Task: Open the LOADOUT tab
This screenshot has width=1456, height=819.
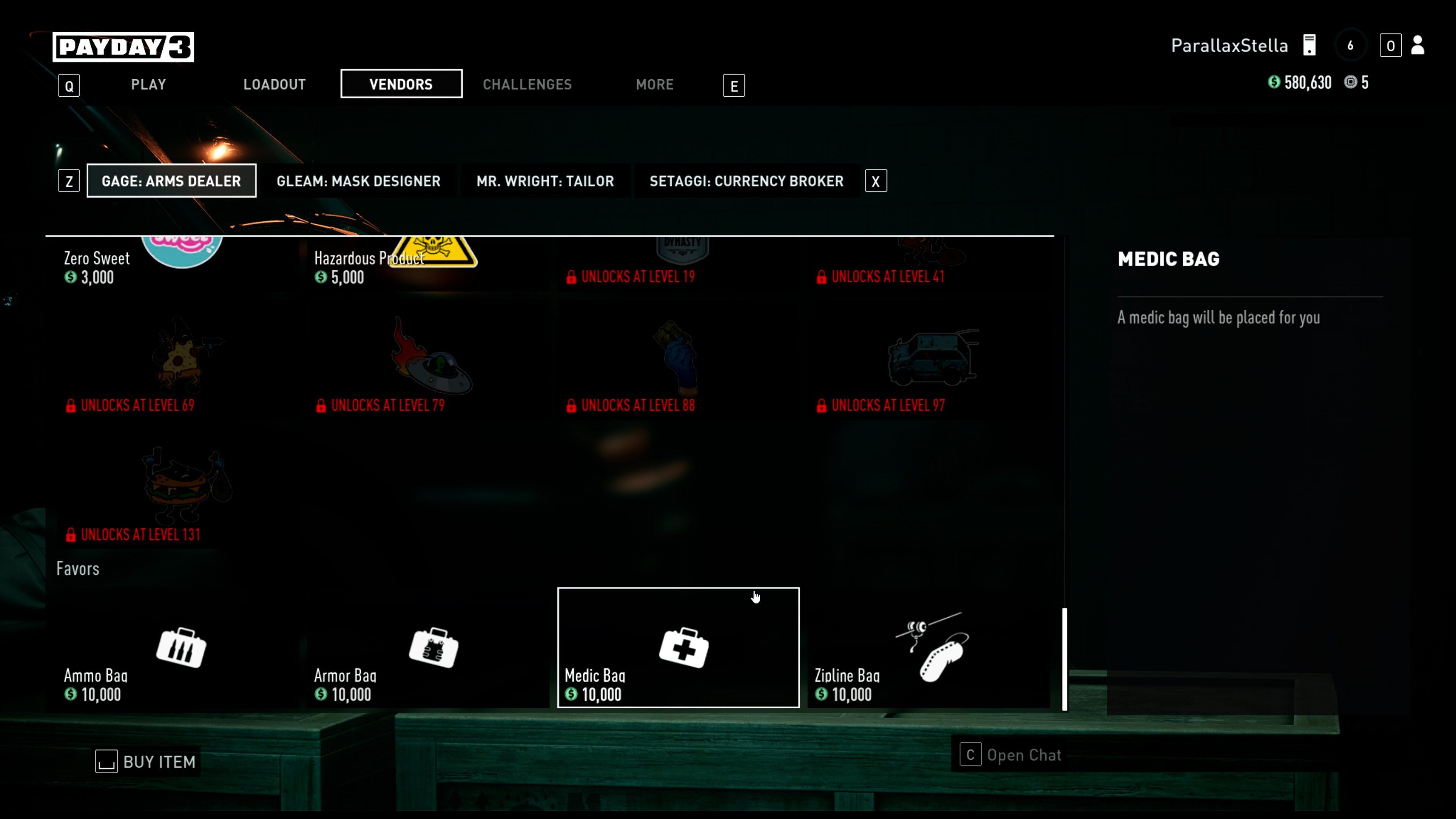Action: (x=274, y=84)
